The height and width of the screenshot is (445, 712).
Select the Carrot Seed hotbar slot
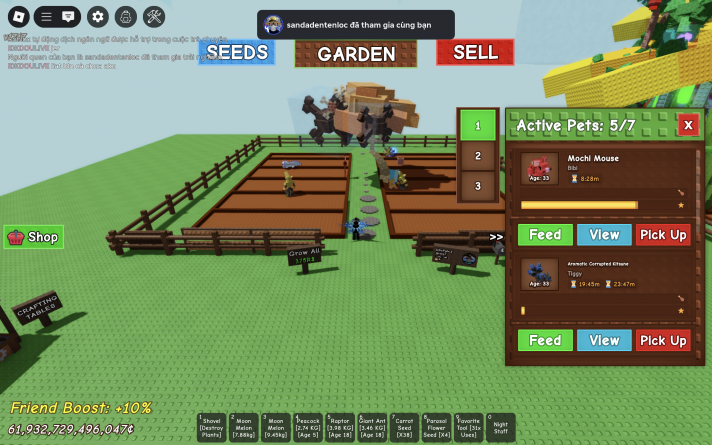(x=405, y=427)
